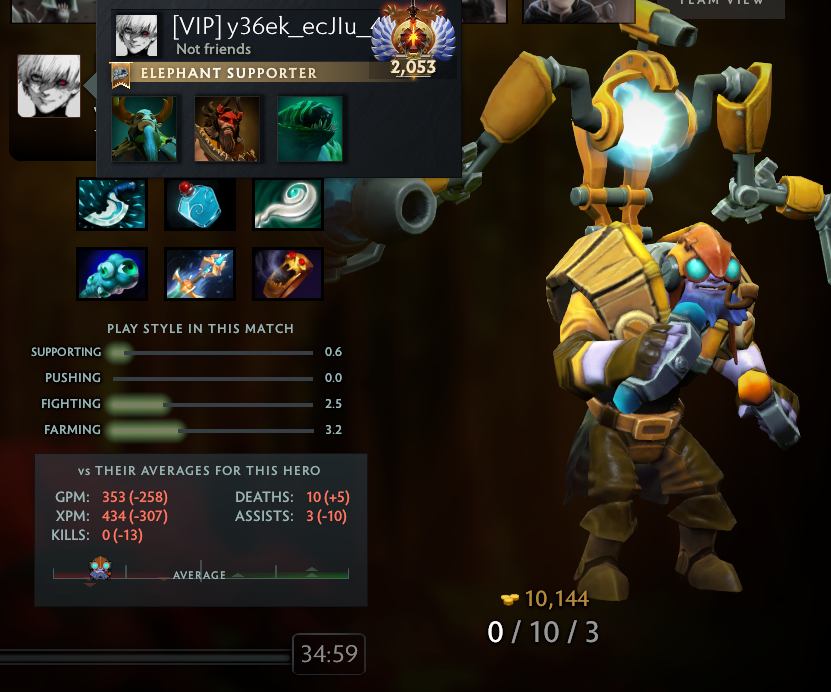The height and width of the screenshot is (692, 831).
Task: Choose the white swirl Wind Lace item
Action: [288, 204]
